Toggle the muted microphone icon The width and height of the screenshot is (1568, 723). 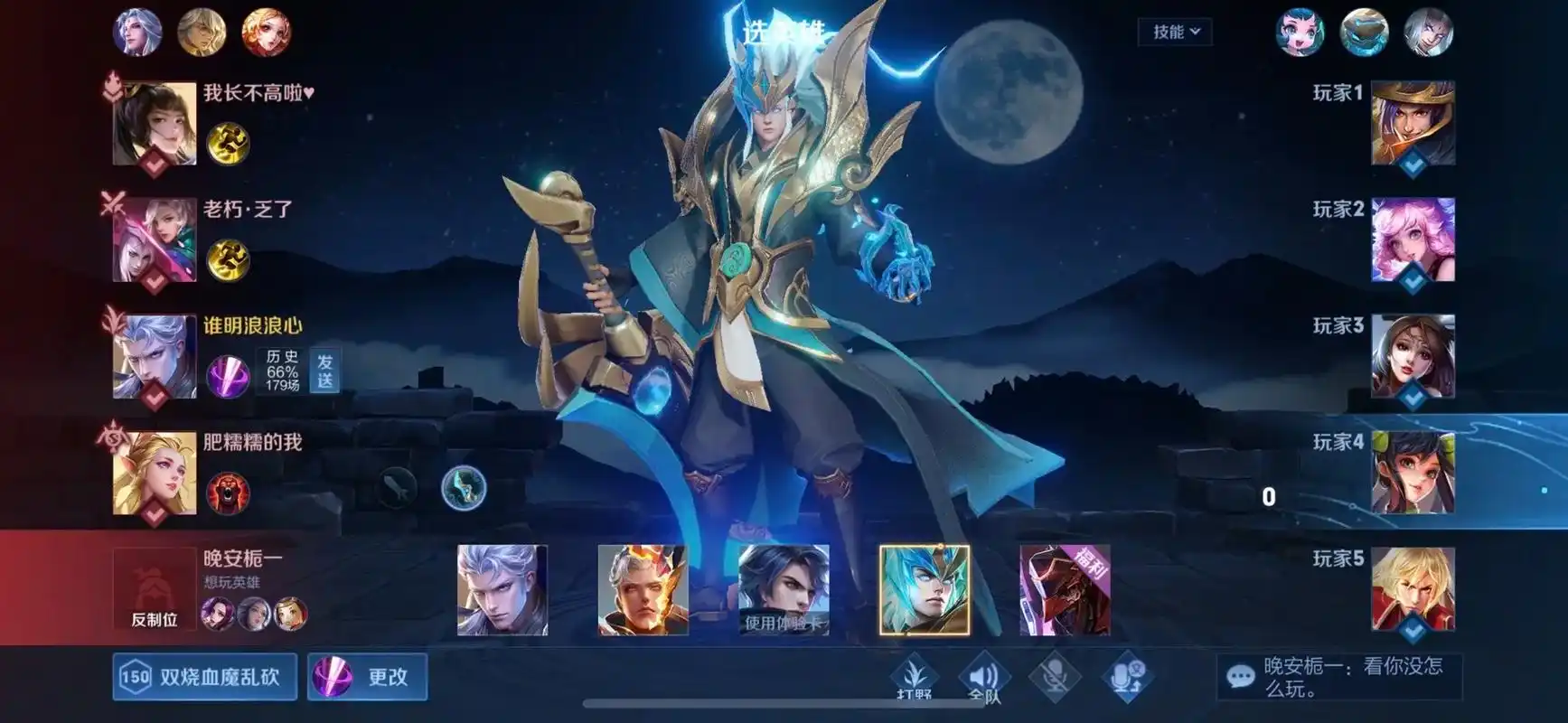(x=1054, y=677)
